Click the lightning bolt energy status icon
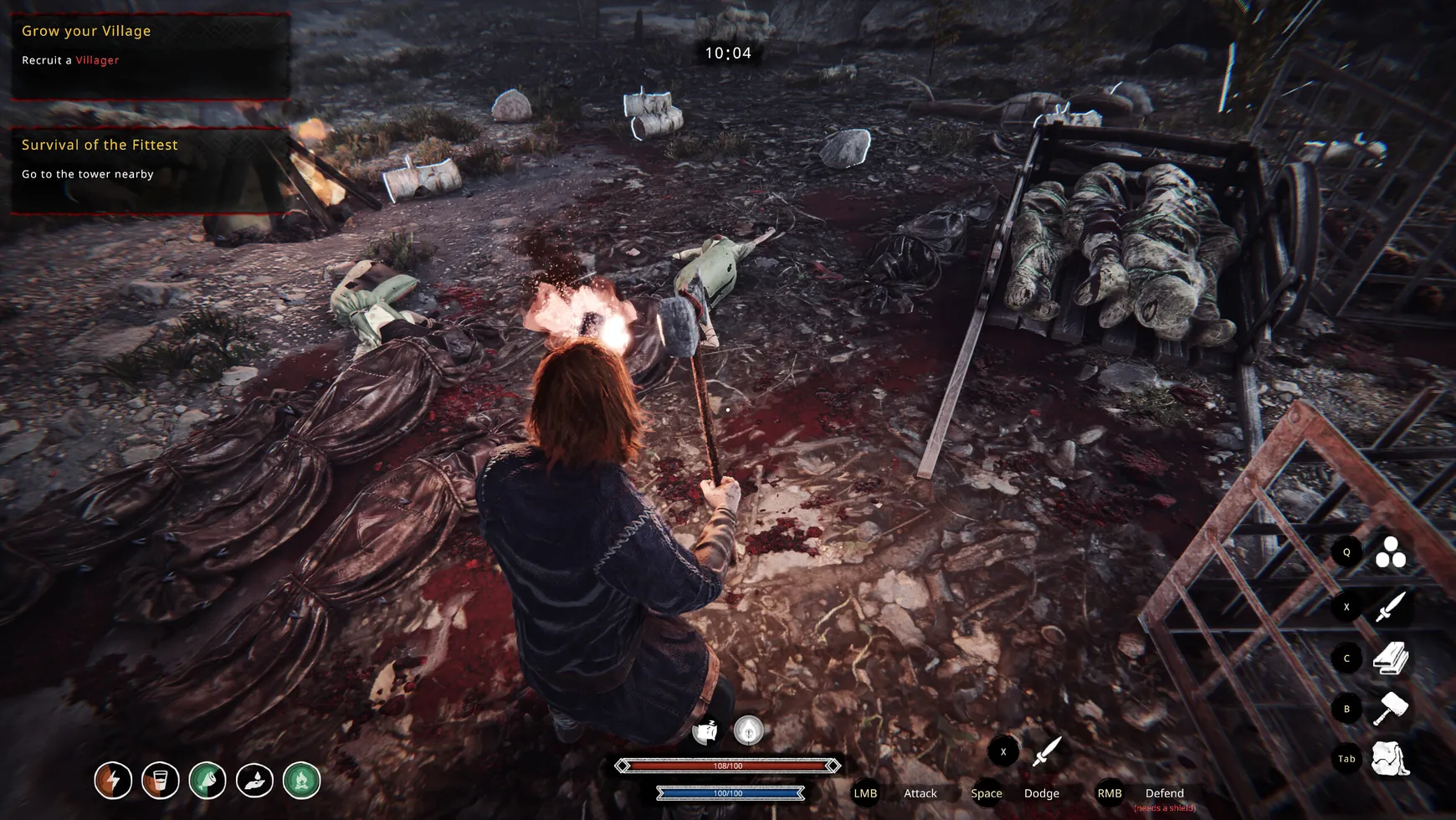1456x820 pixels. coord(113,781)
